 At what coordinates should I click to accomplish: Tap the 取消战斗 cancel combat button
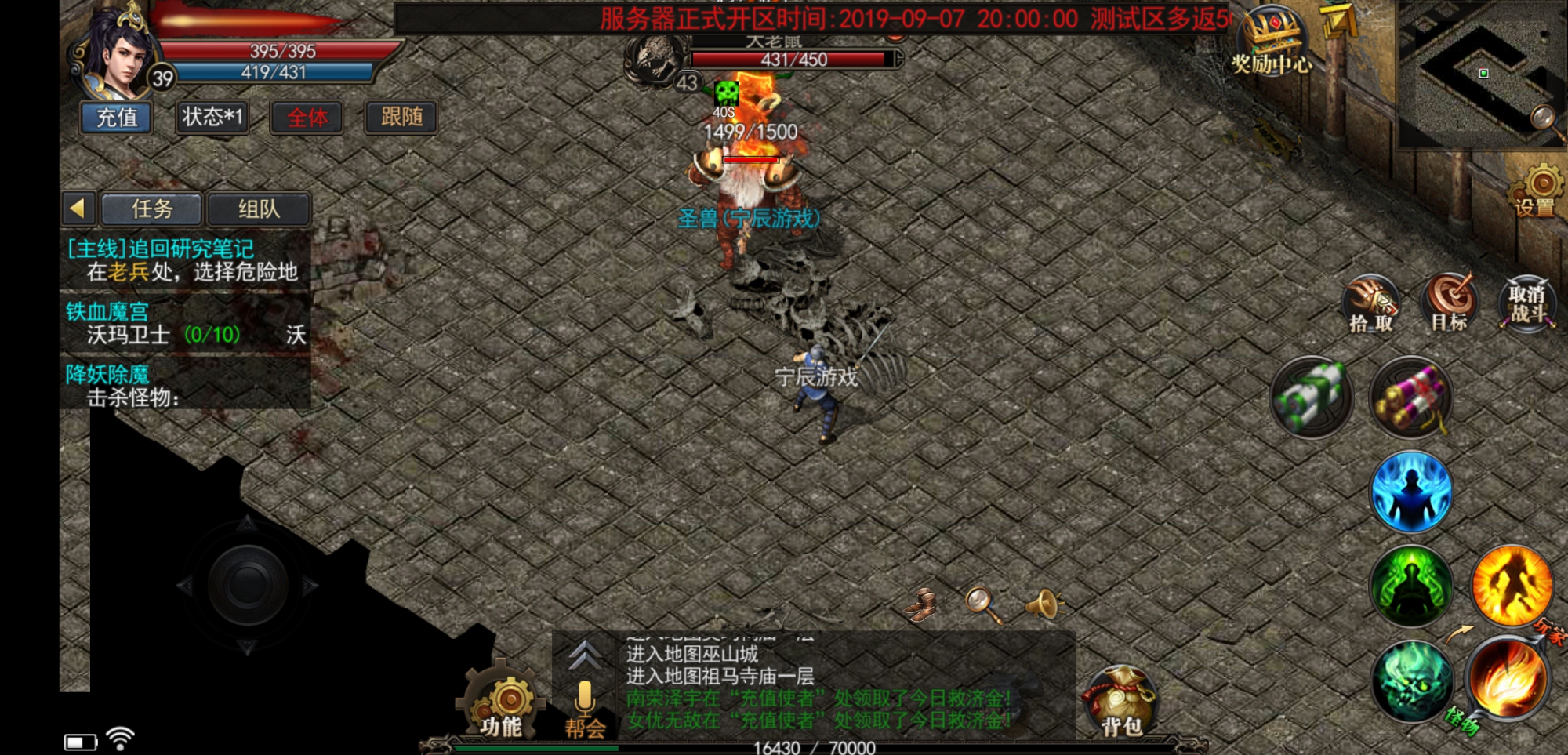1527,304
